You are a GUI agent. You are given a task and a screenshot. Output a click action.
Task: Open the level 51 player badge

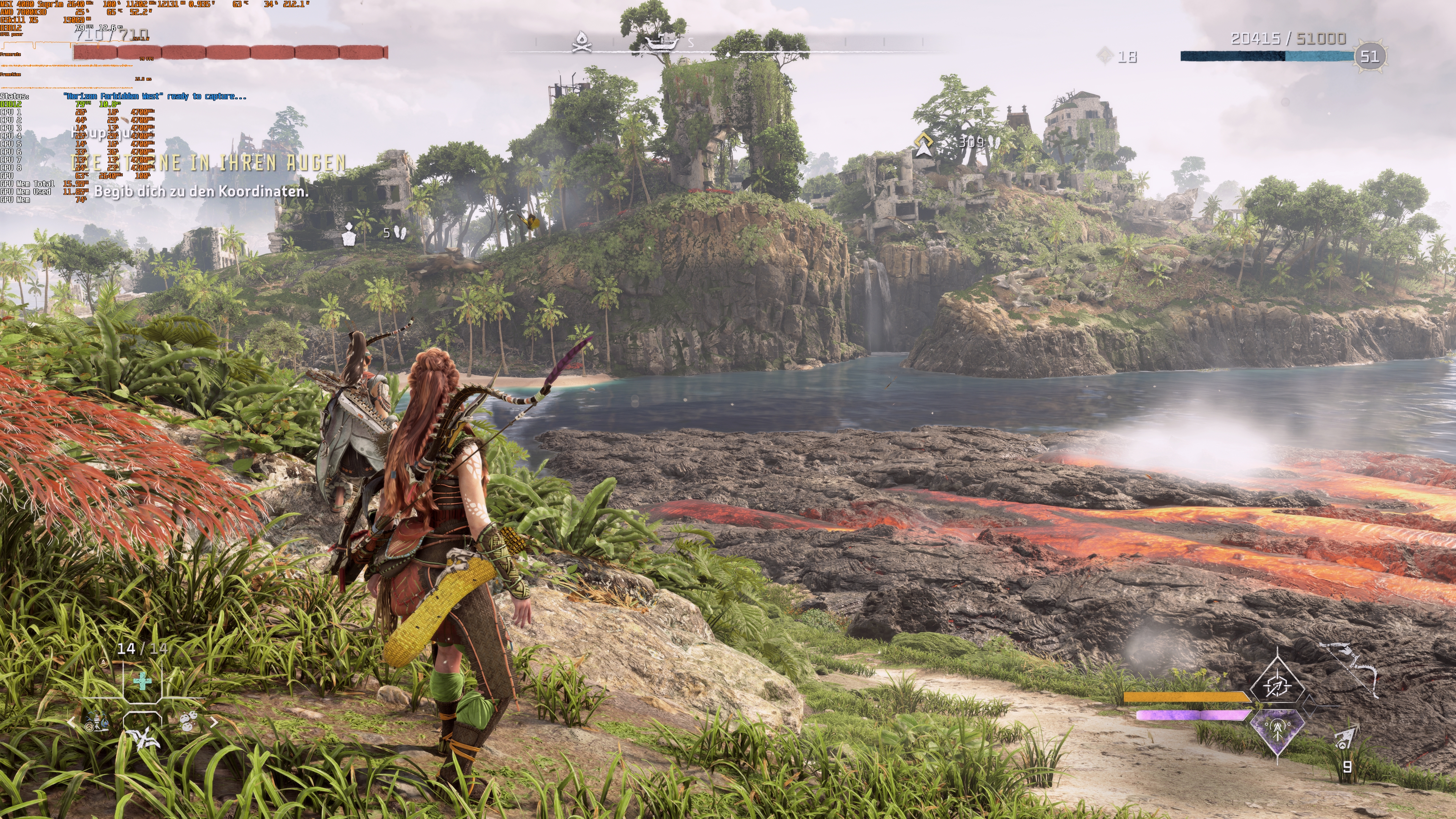click(1370, 56)
